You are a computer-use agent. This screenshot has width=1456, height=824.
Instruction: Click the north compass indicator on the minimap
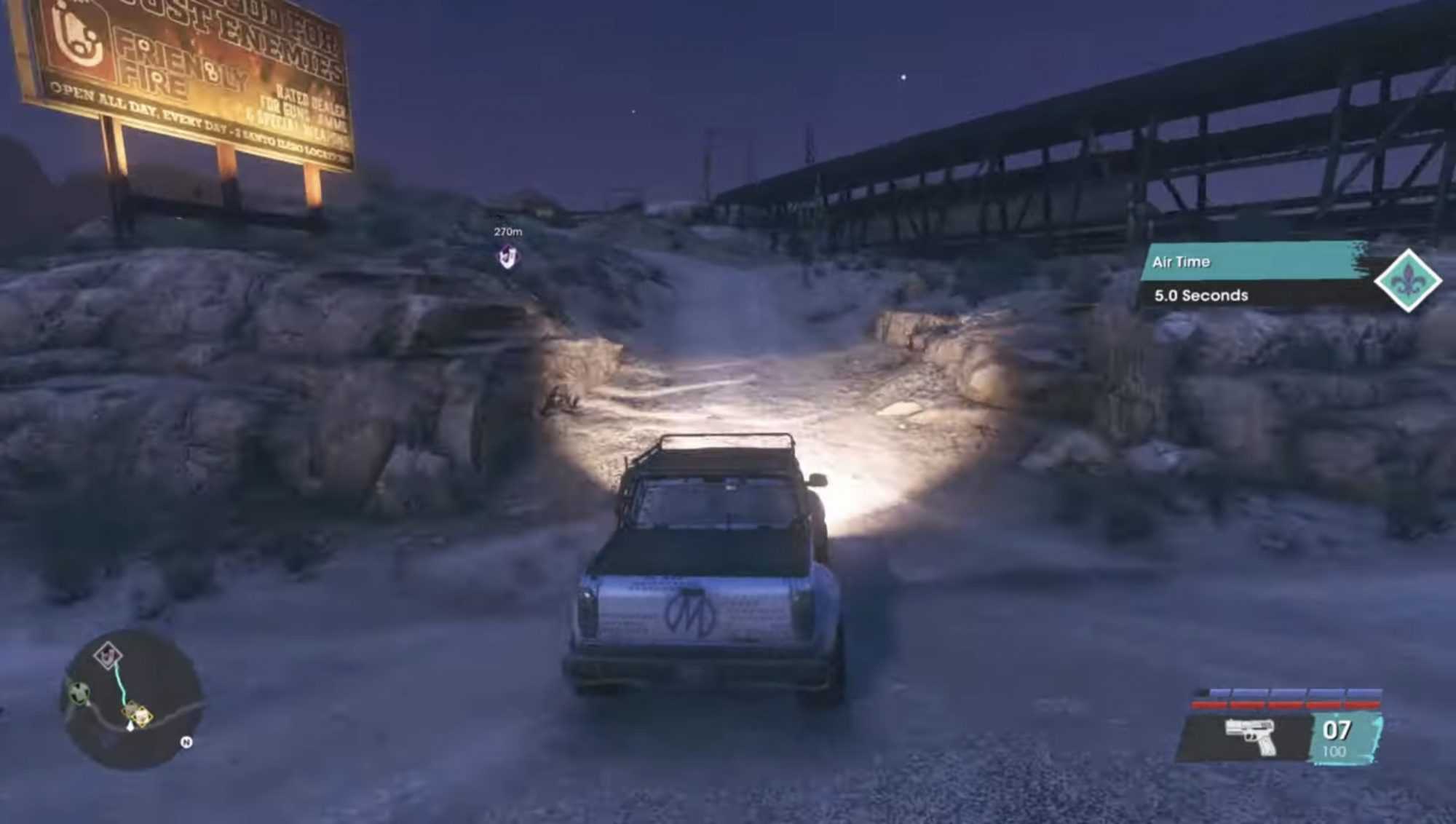click(186, 742)
